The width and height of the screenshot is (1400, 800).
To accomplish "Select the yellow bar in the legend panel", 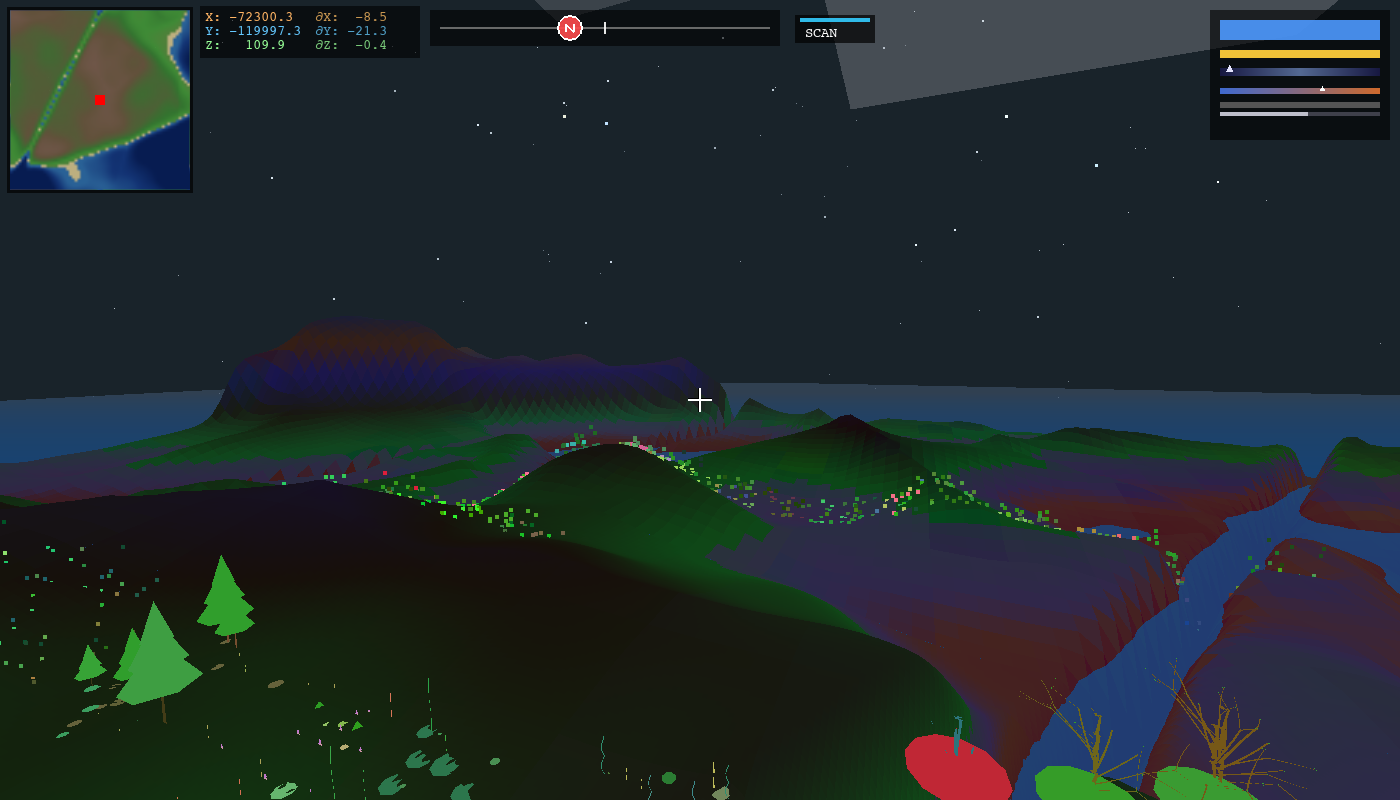I will [x=1298, y=53].
